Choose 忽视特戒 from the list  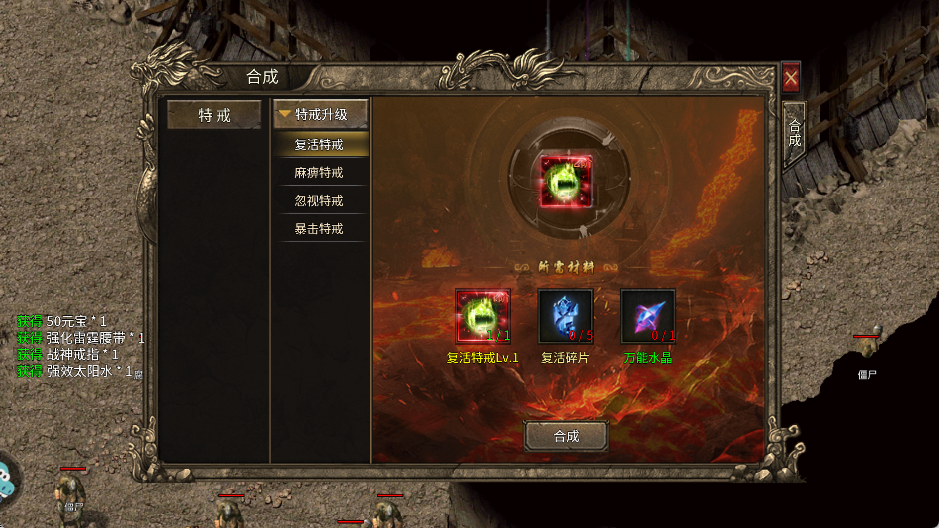tap(320, 200)
